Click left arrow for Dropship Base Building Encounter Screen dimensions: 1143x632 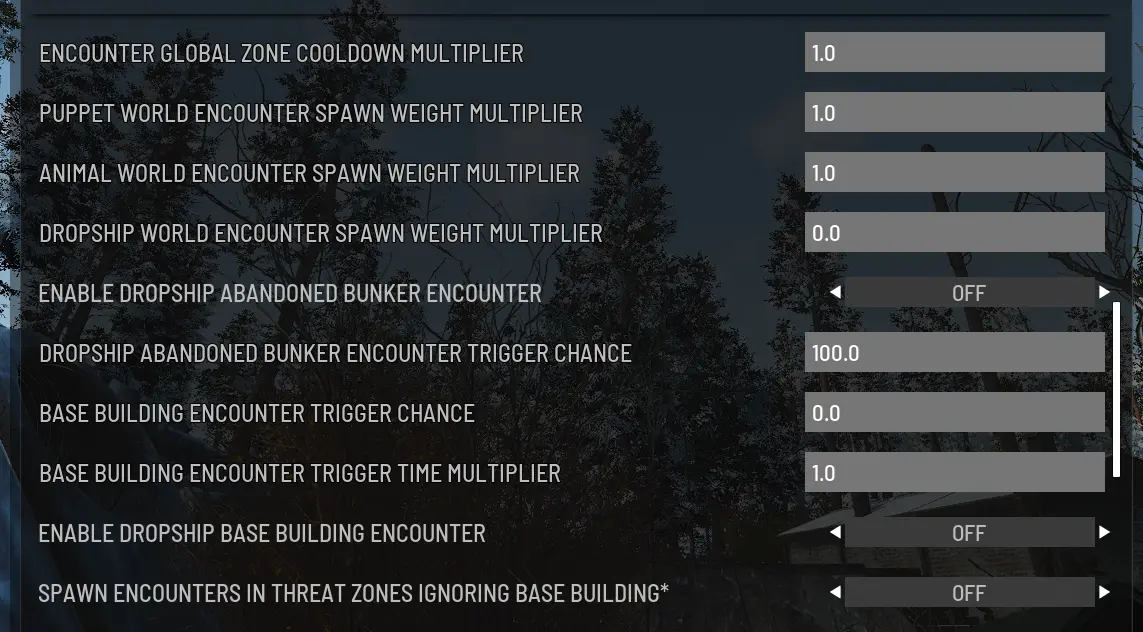click(835, 533)
